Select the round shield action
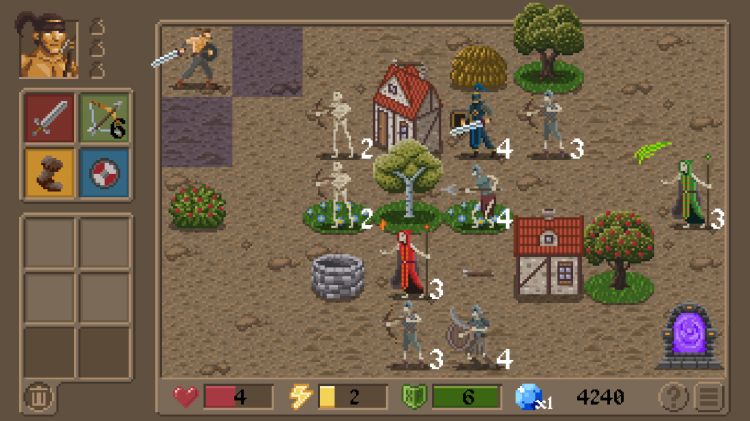This screenshot has width=750, height=421. (104, 172)
